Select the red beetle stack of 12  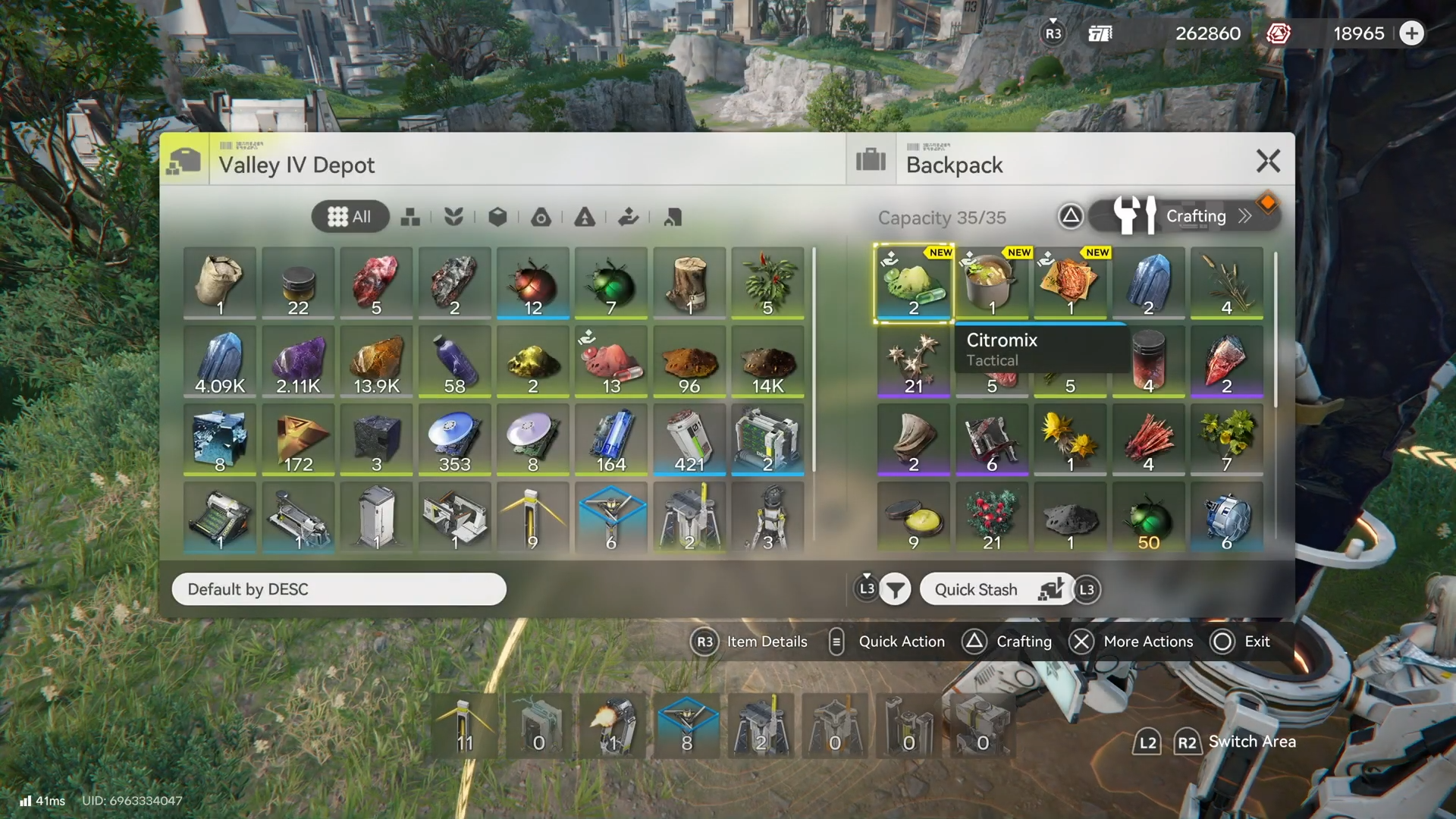coord(533,284)
